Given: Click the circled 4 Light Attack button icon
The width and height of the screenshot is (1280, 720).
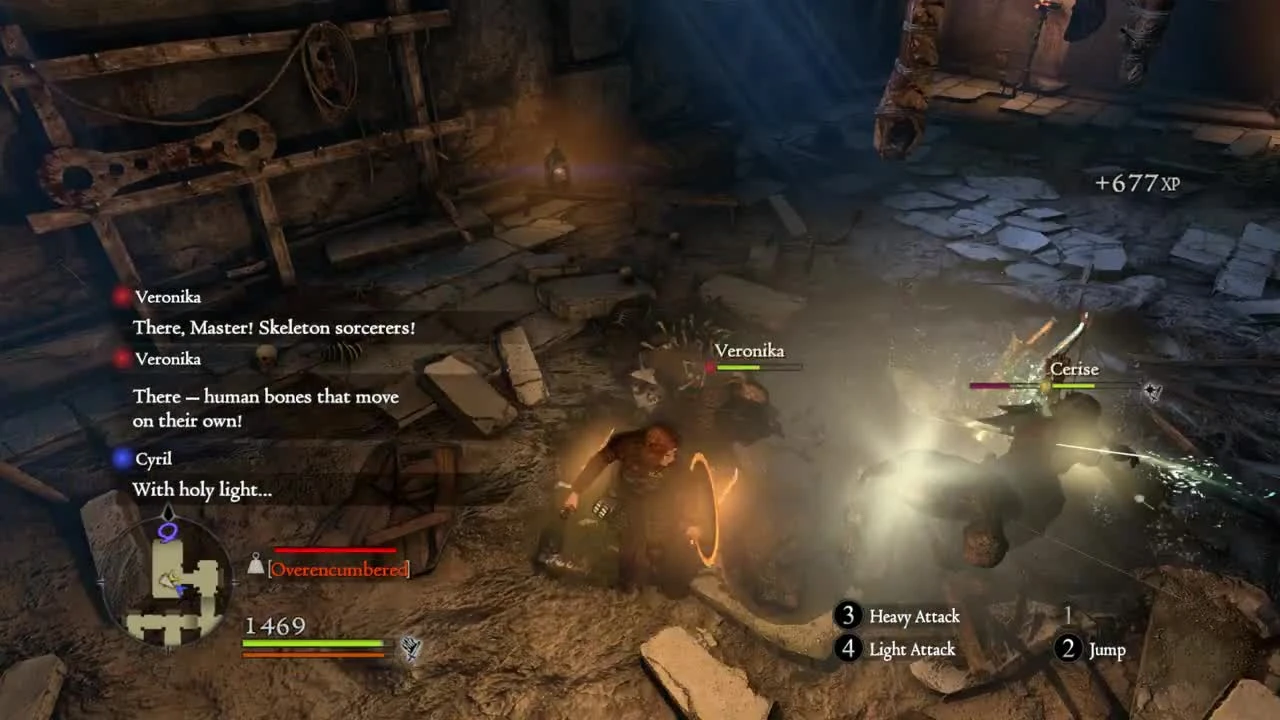Looking at the screenshot, I should pos(846,650).
